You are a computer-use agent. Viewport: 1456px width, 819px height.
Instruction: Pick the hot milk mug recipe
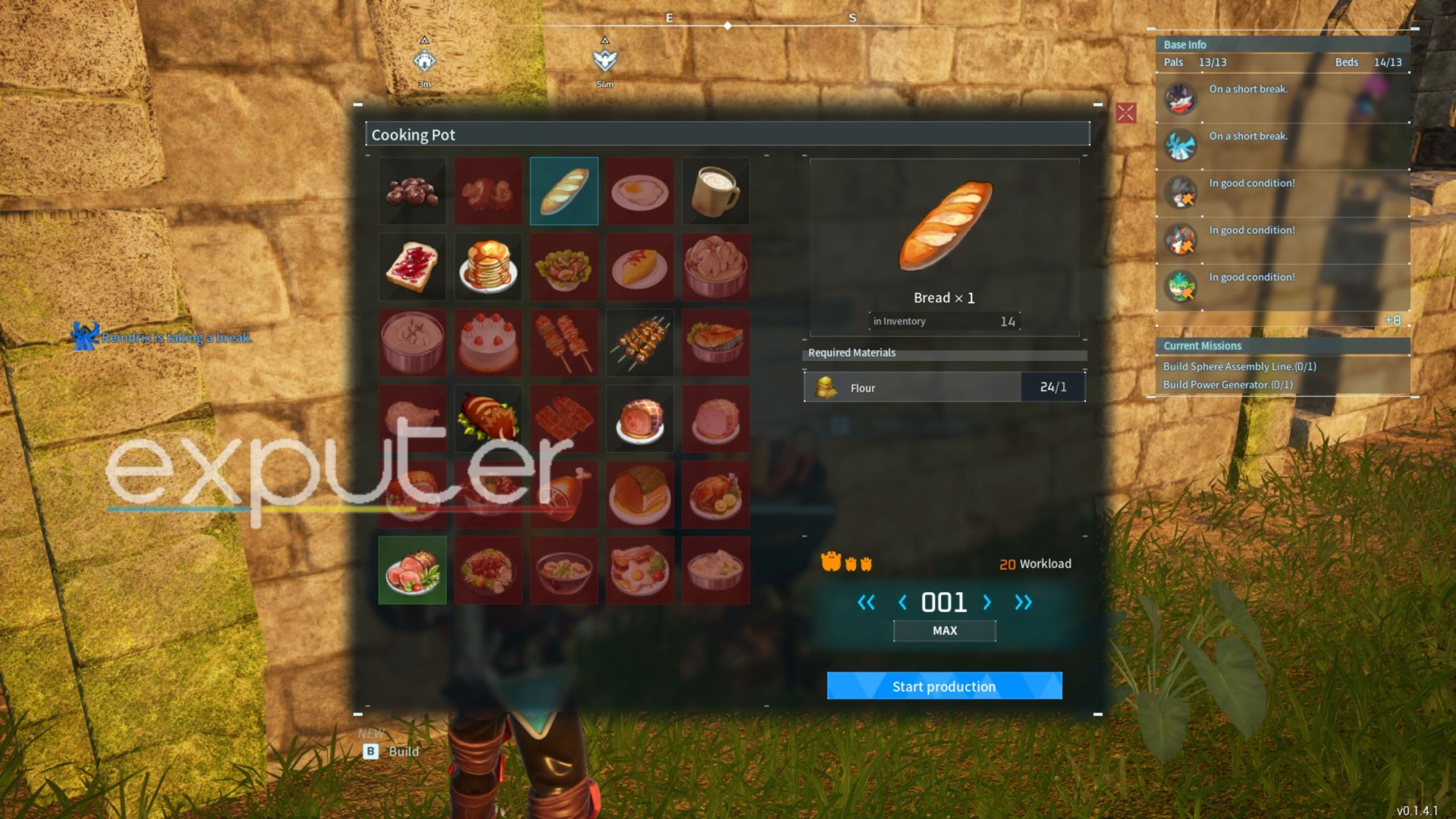coord(715,191)
